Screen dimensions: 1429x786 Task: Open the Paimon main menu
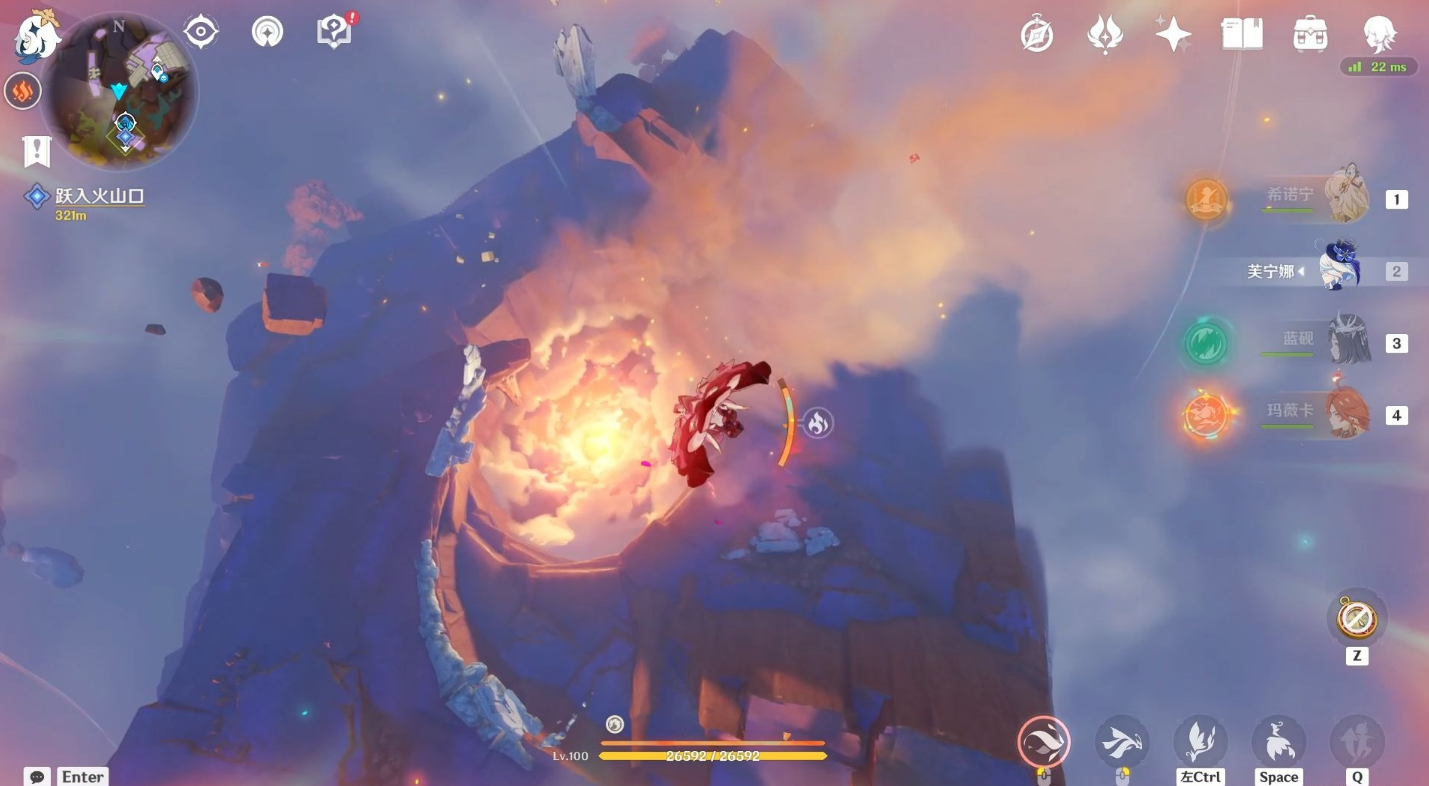[36, 36]
